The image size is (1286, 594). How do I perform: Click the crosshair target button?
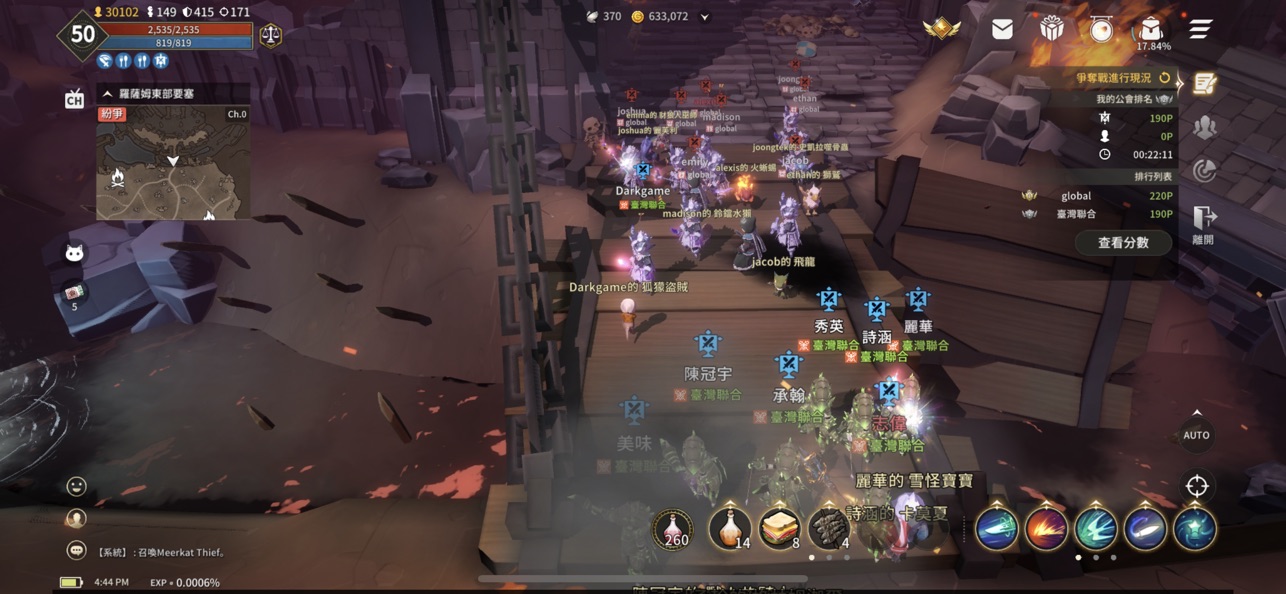pyautogui.click(x=1196, y=487)
